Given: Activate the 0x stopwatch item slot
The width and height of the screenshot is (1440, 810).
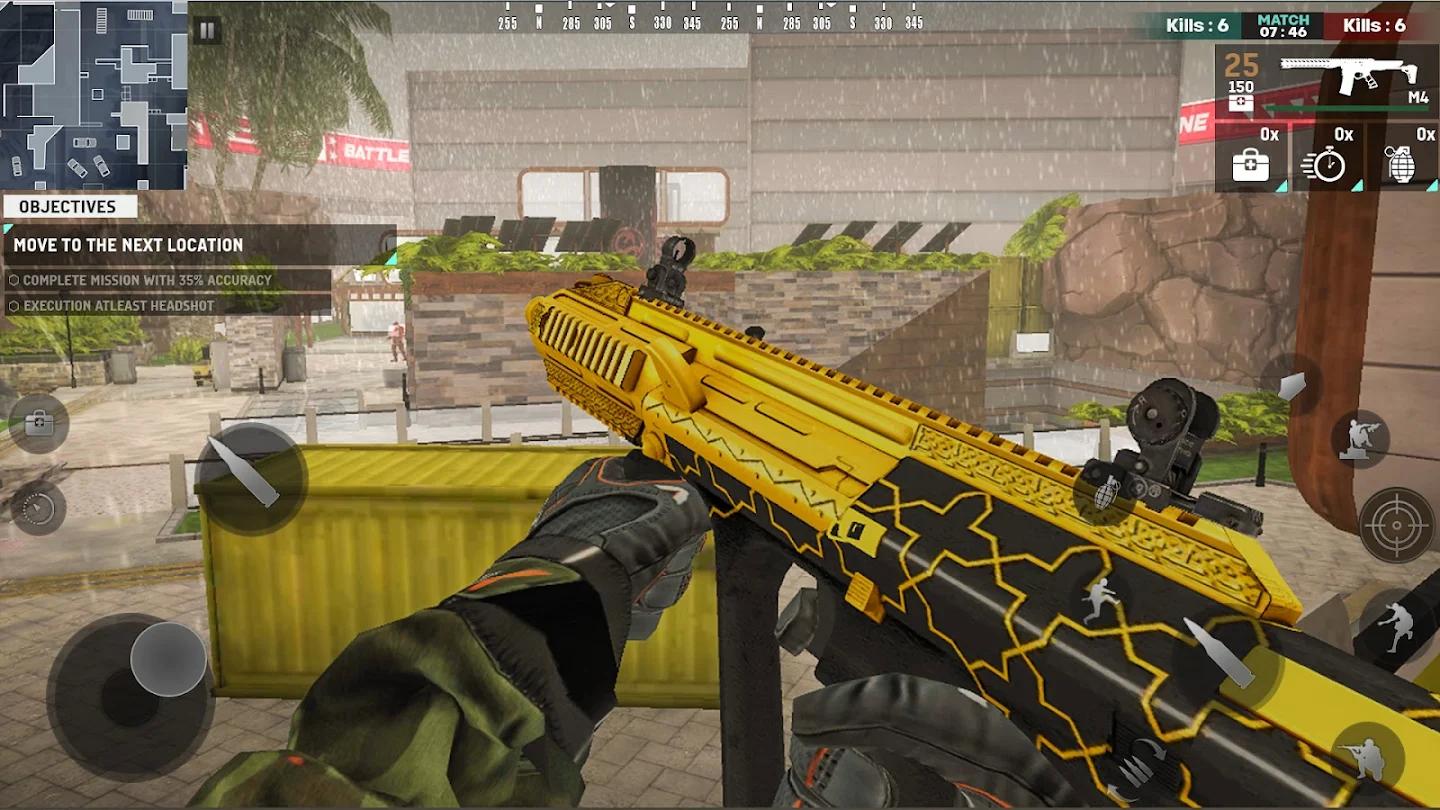Looking at the screenshot, I should click(x=1327, y=158).
